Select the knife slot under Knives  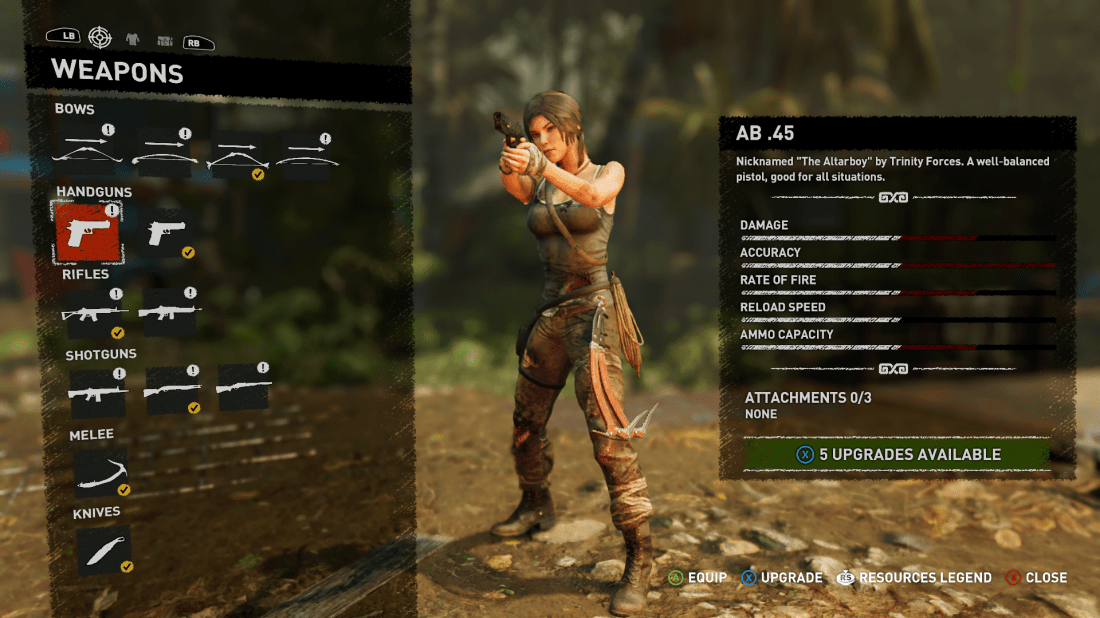[x=103, y=551]
